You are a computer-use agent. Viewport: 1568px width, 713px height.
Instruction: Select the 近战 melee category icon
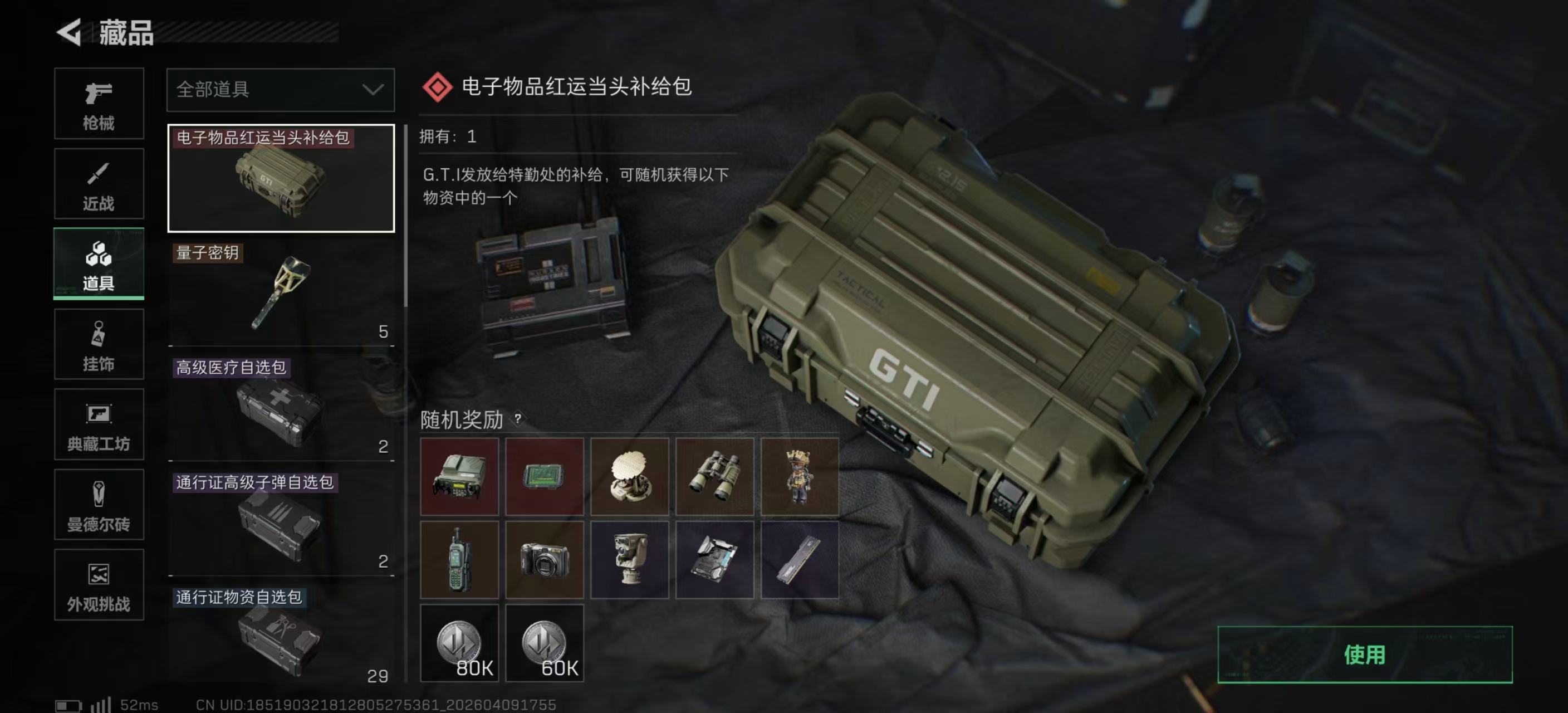click(99, 183)
